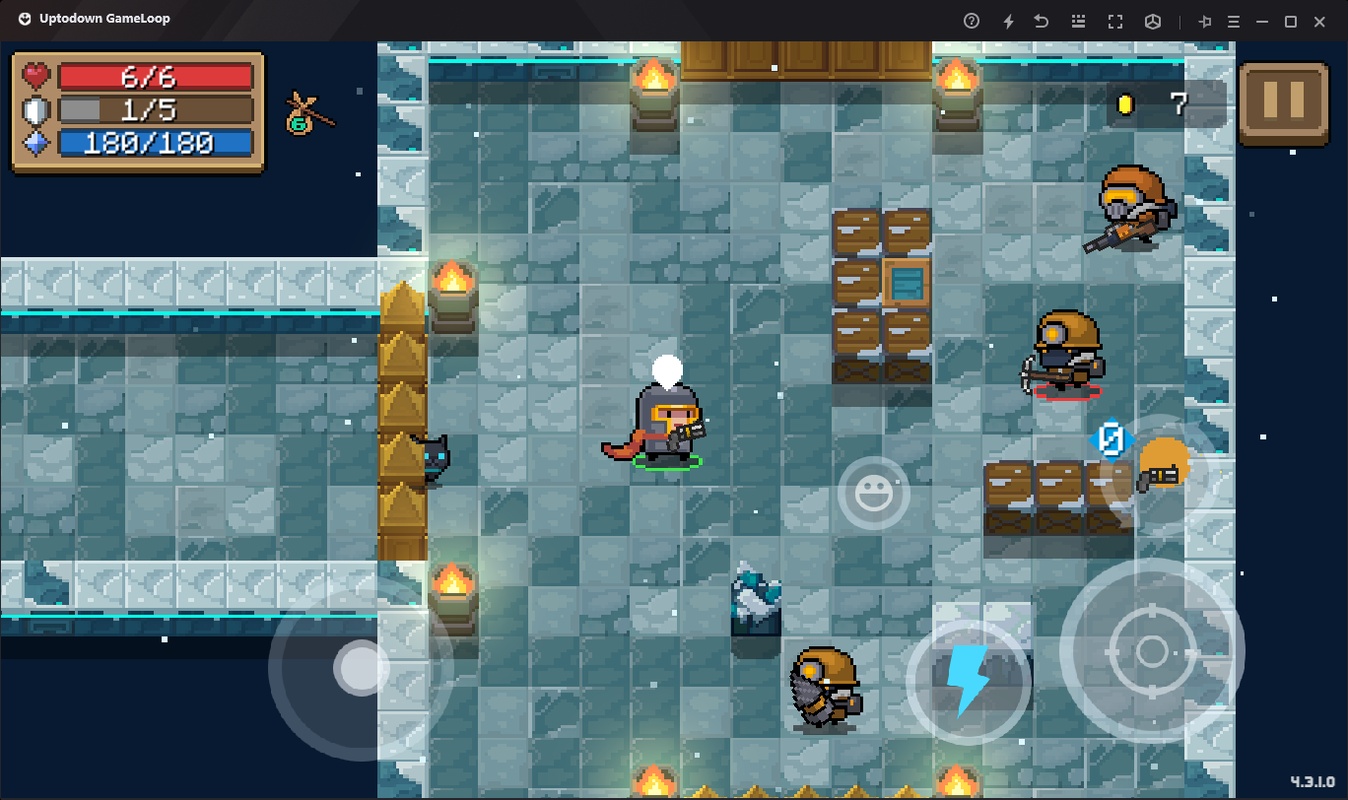Pause the game with the pause button

[1283, 103]
